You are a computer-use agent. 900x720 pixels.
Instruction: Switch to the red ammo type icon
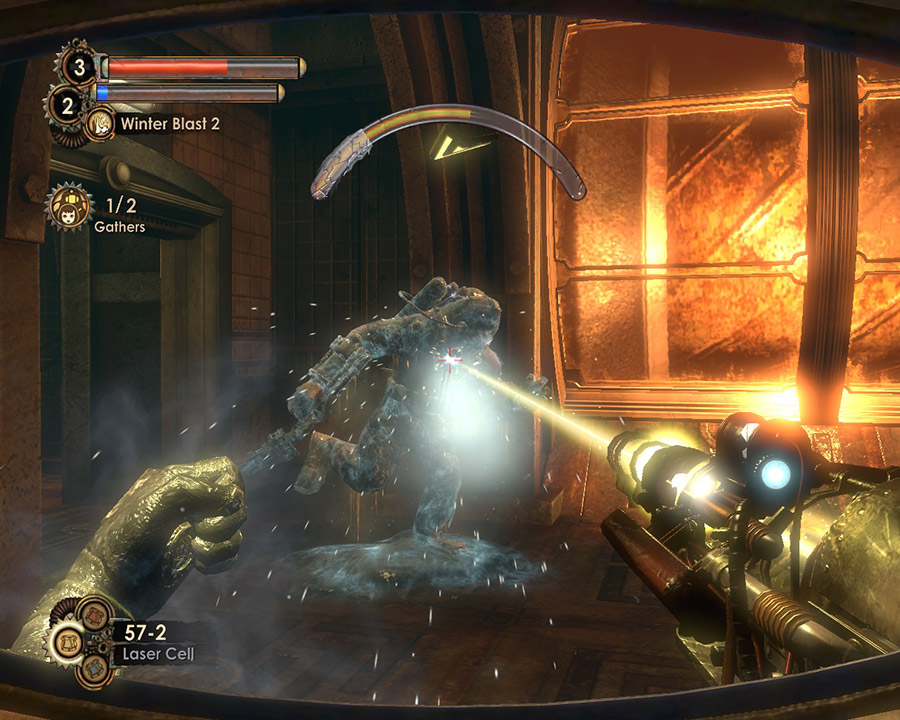(94, 613)
